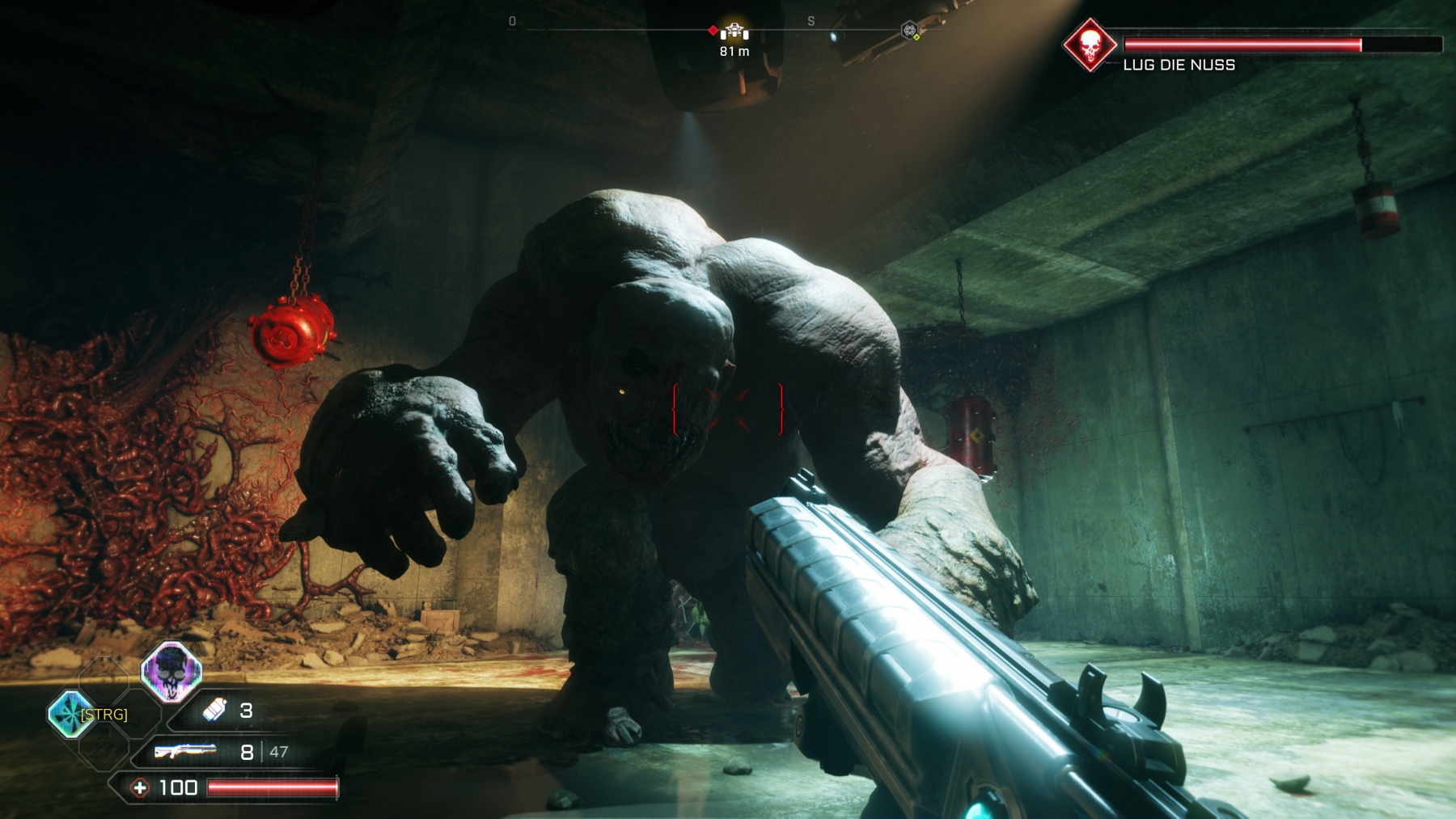Trigger the purple skull Overdrive icon

[171, 670]
